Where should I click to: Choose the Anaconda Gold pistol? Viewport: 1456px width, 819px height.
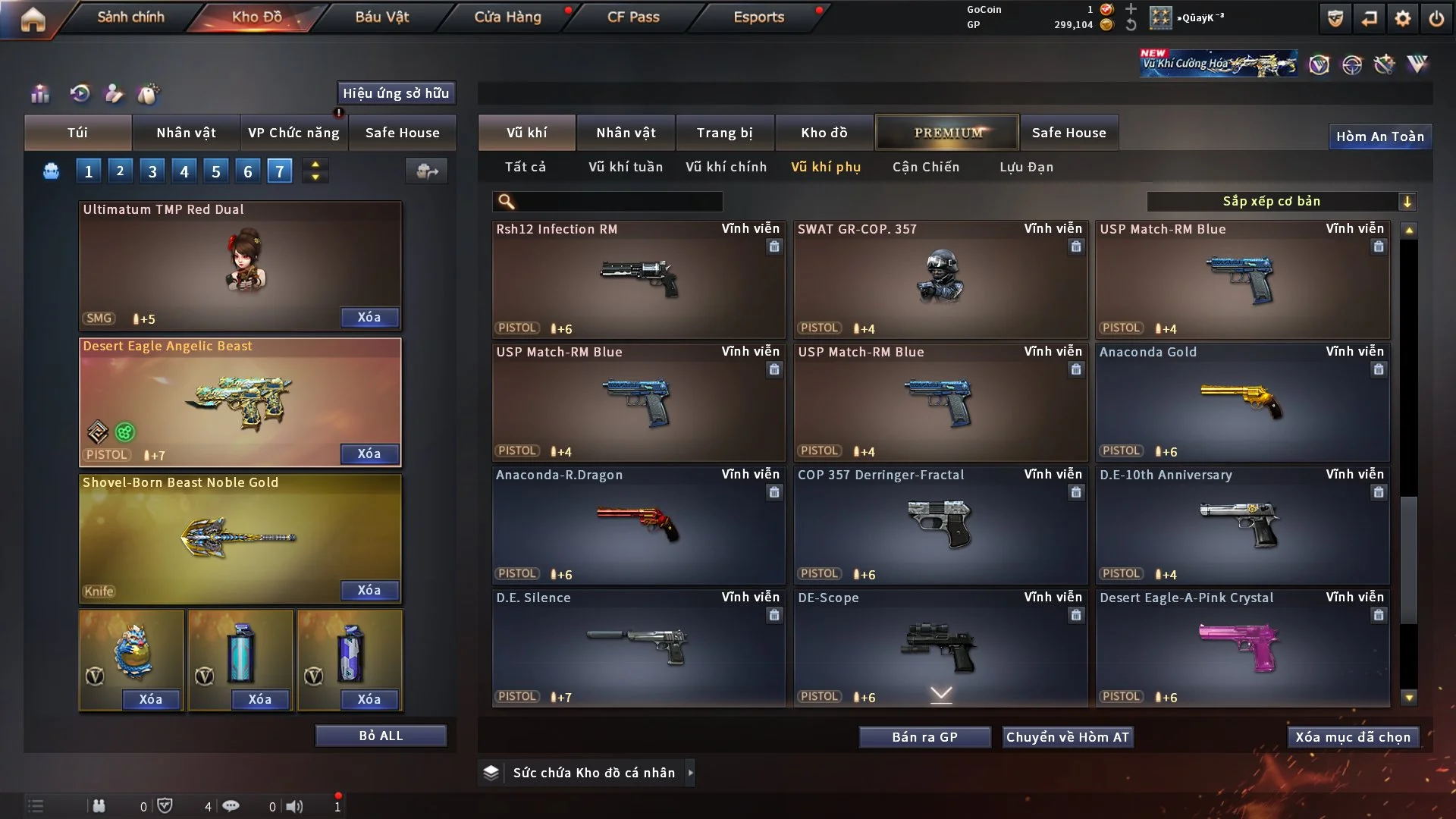click(1242, 402)
